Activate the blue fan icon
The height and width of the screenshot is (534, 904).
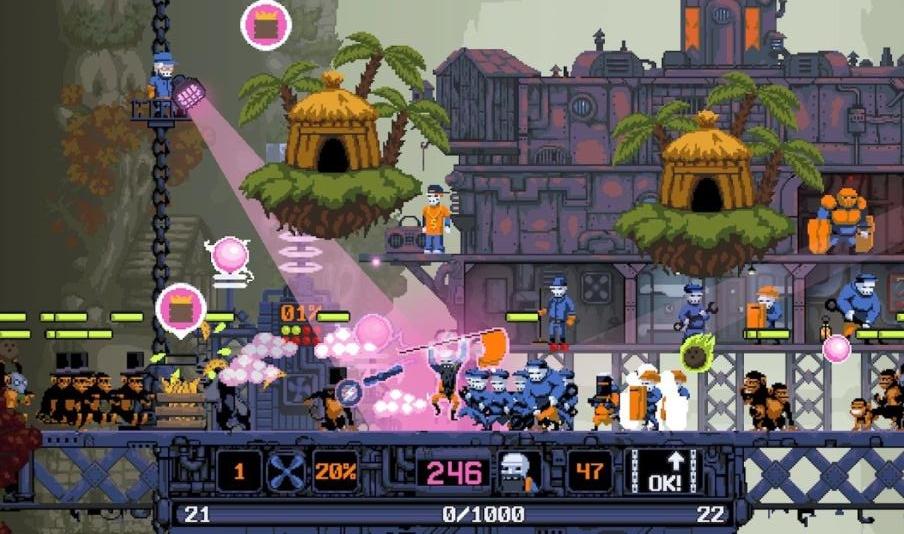[287, 471]
